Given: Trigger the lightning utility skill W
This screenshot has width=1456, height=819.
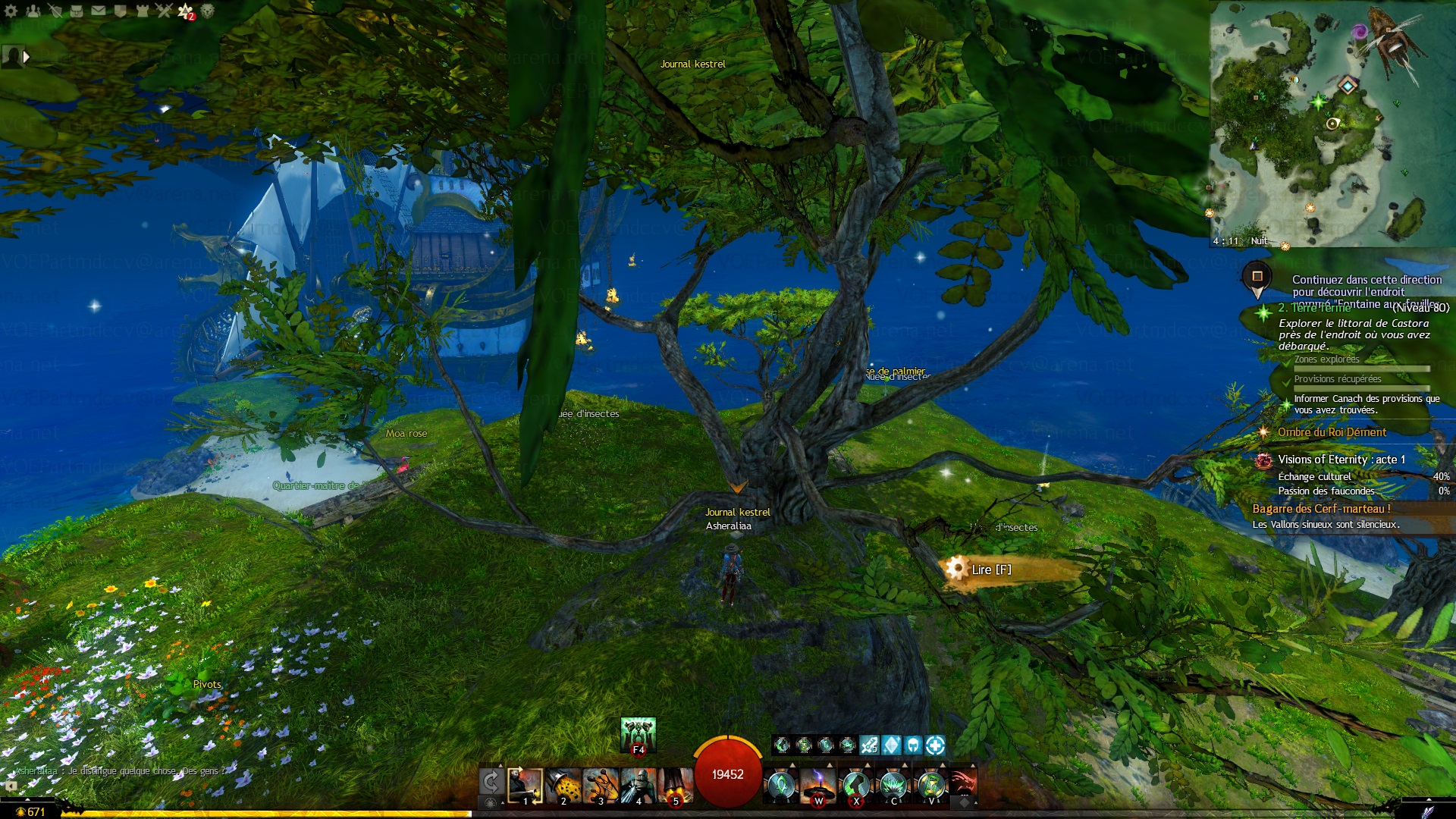Looking at the screenshot, I should (x=817, y=785).
